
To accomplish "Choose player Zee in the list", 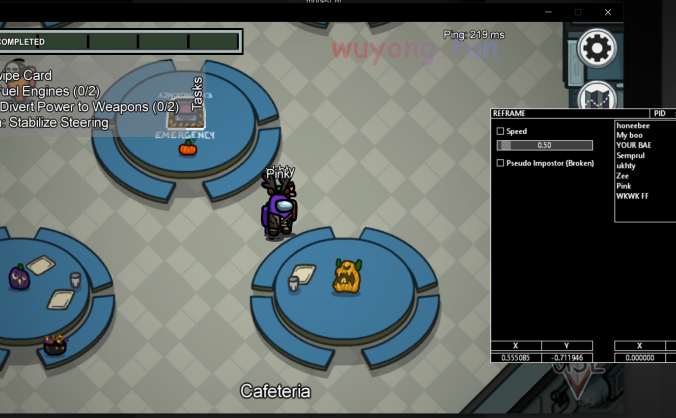I will point(623,175).
